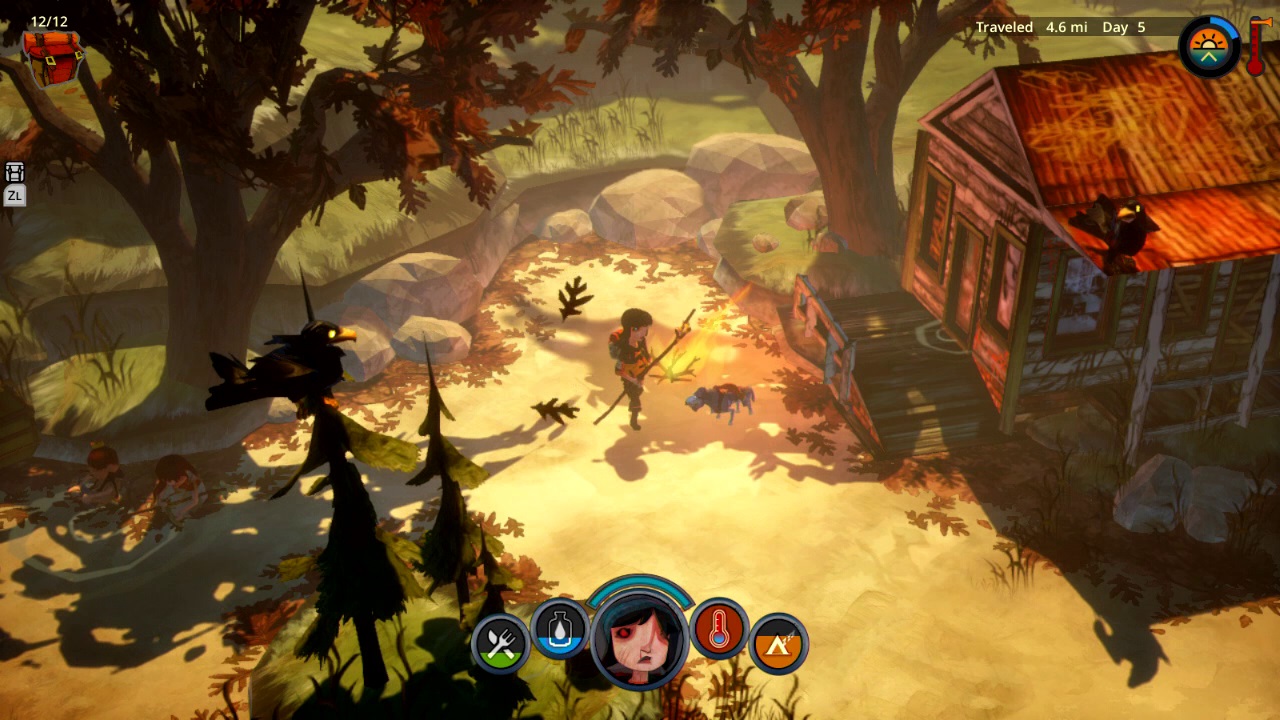
Task: Select the thirst water bottle gauge icon
Action: pos(560,630)
